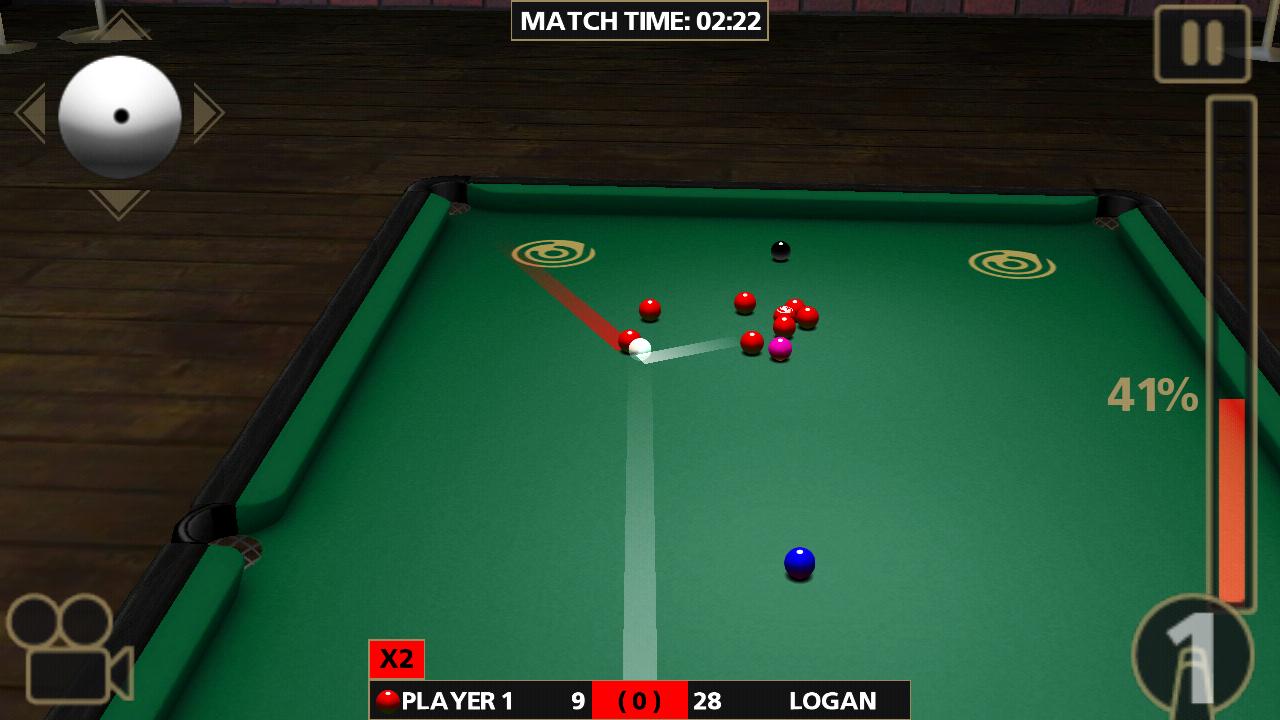Set spin using the cue ball control

(120, 115)
